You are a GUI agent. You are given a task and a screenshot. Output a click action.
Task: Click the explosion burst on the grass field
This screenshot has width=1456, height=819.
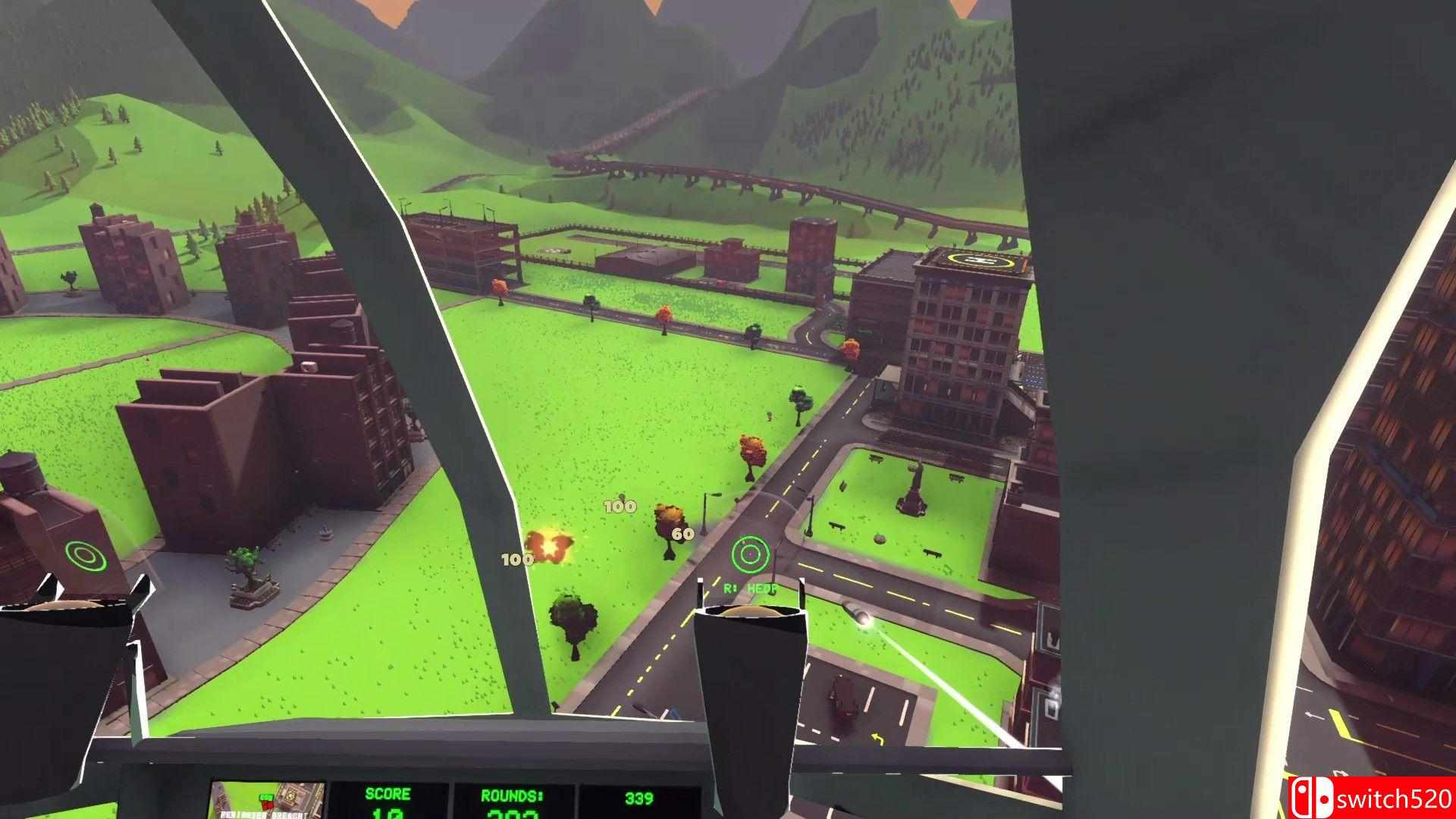click(x=549, y=546)
